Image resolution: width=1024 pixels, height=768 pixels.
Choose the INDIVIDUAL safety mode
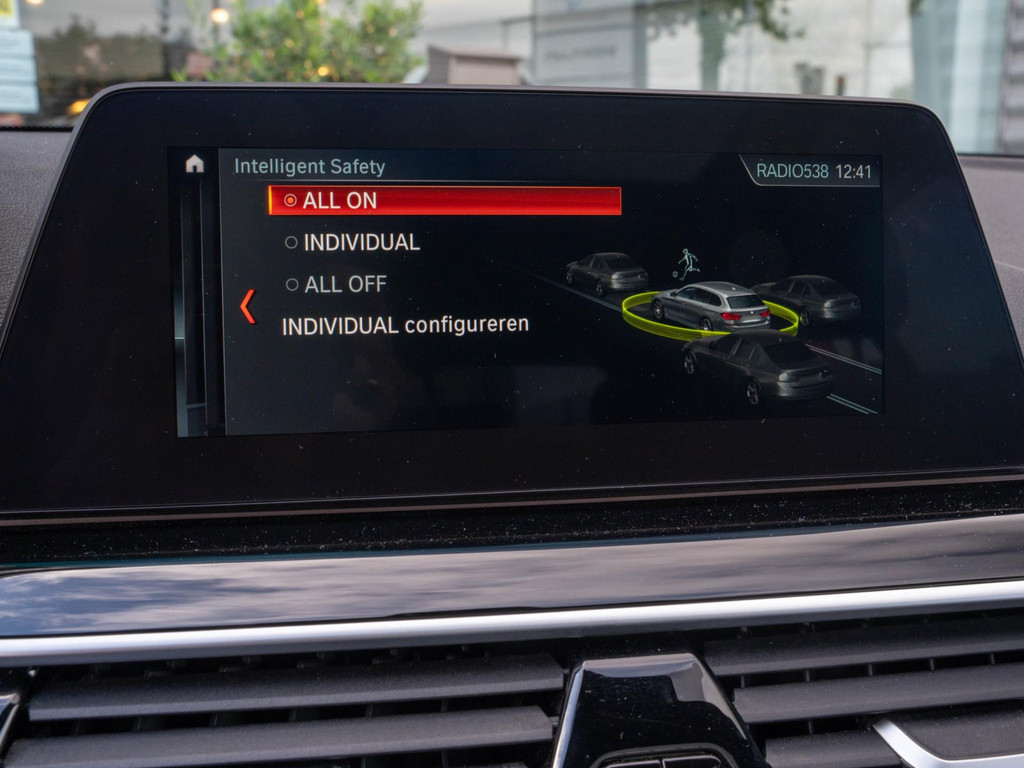coord(361,242)
